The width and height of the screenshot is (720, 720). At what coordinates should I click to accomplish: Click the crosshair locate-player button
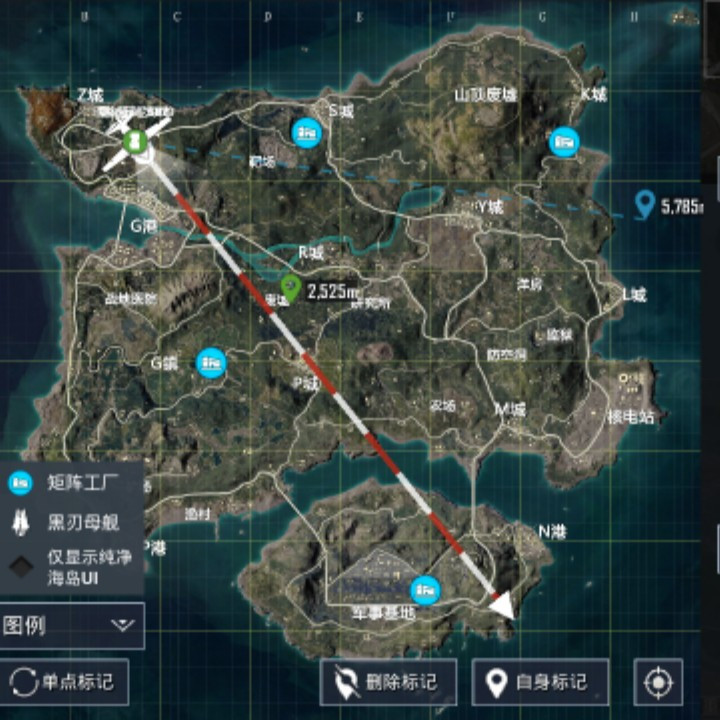tap(658, 682)
